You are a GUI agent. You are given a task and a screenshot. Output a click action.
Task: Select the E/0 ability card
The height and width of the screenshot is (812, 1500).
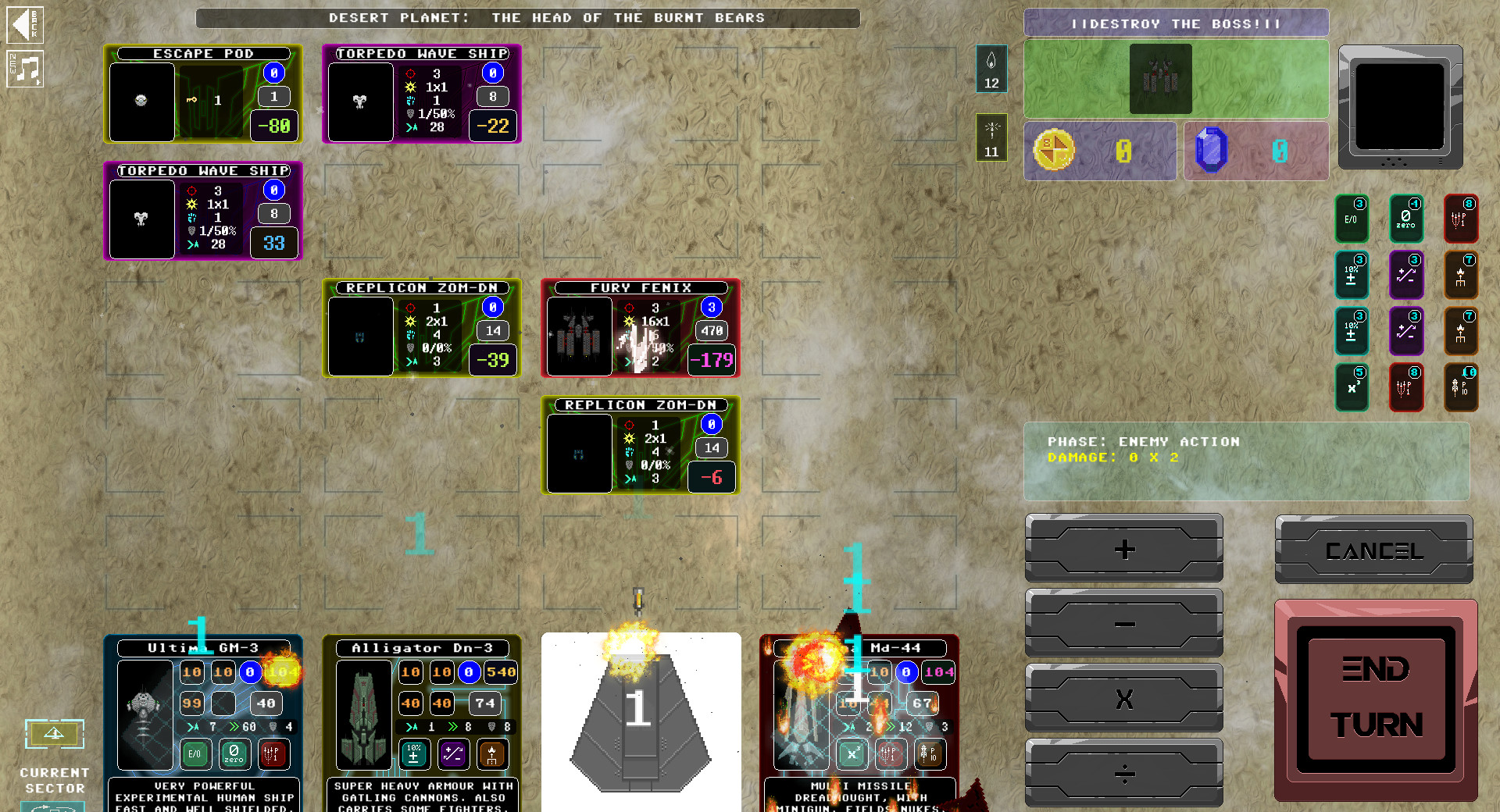pyautogui.click(x=1352, y=219)
